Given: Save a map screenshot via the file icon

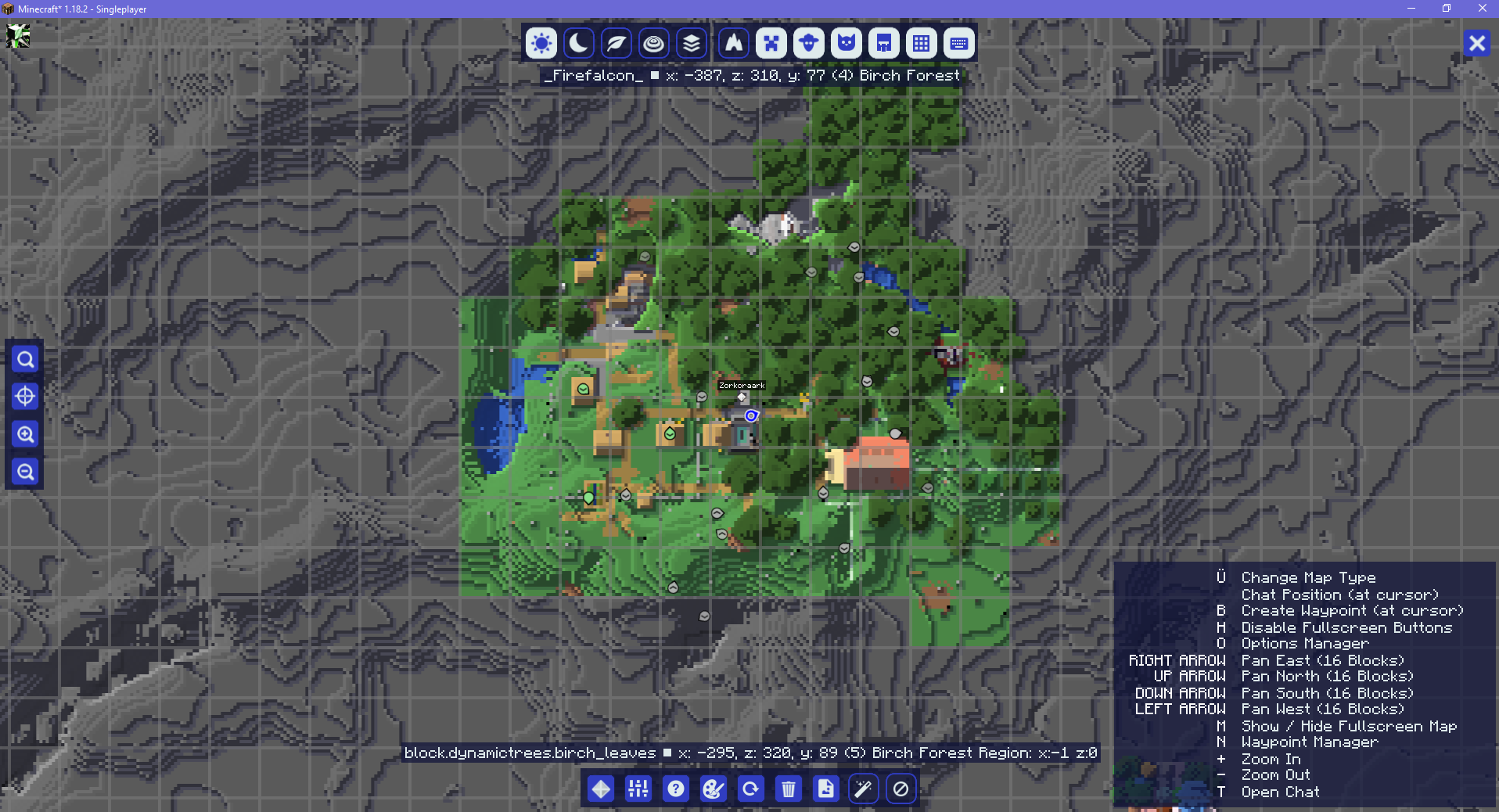Looking at the screenshot, I should click(x=825, y=789).
